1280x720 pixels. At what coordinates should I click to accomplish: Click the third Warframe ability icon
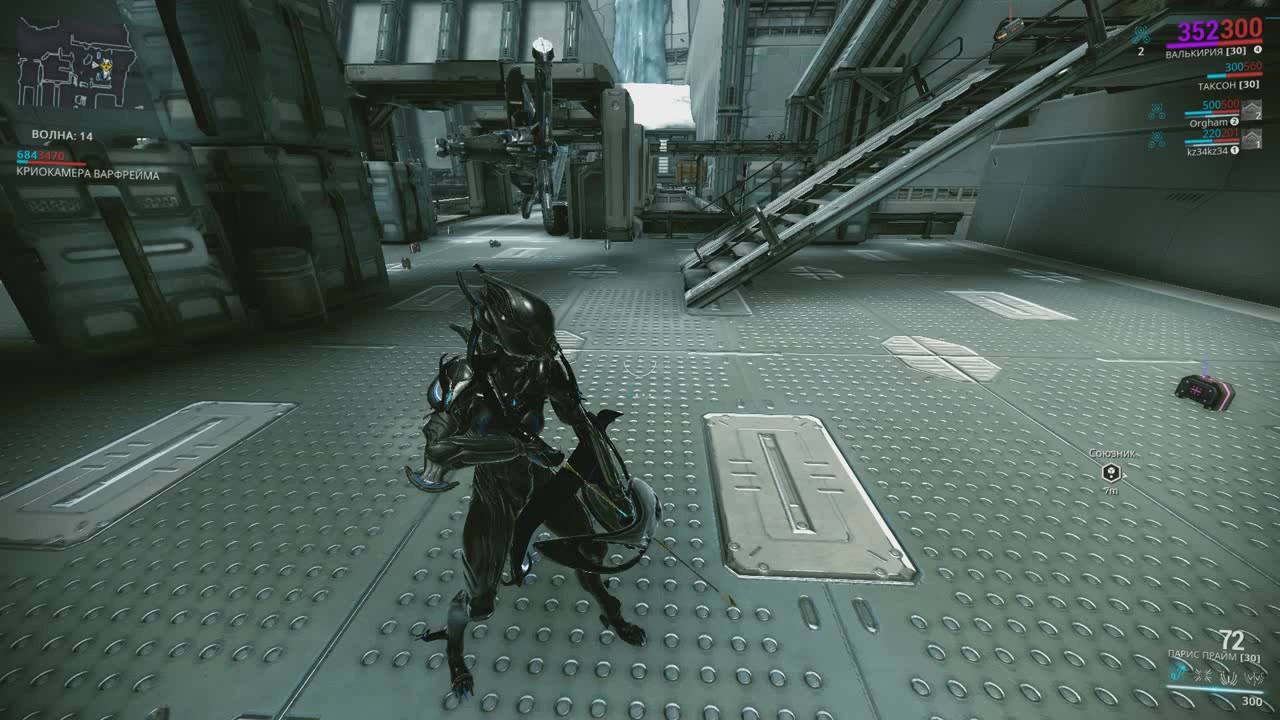(1226, 678)
